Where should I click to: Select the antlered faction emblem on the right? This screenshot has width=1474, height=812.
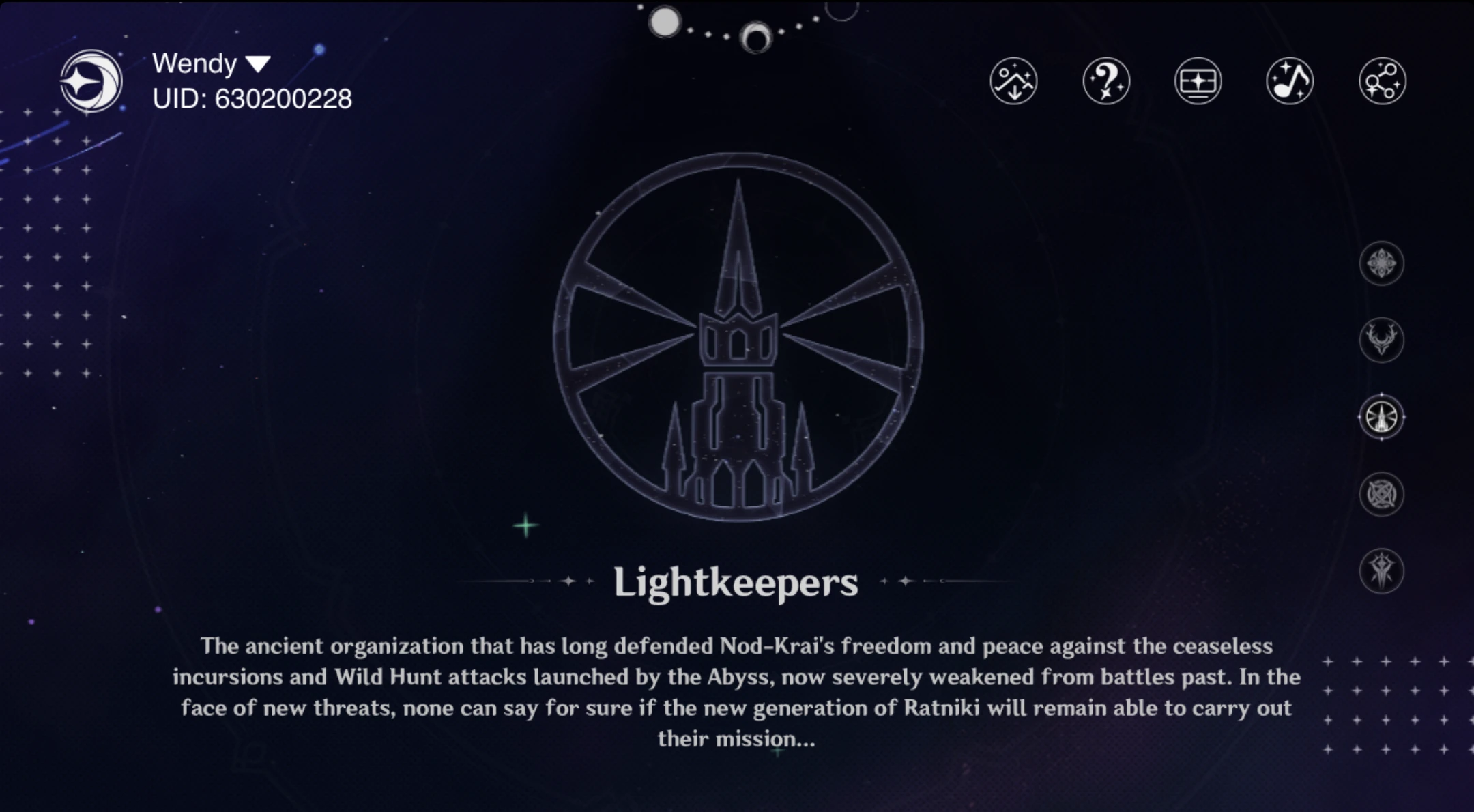click(1382, 340)
